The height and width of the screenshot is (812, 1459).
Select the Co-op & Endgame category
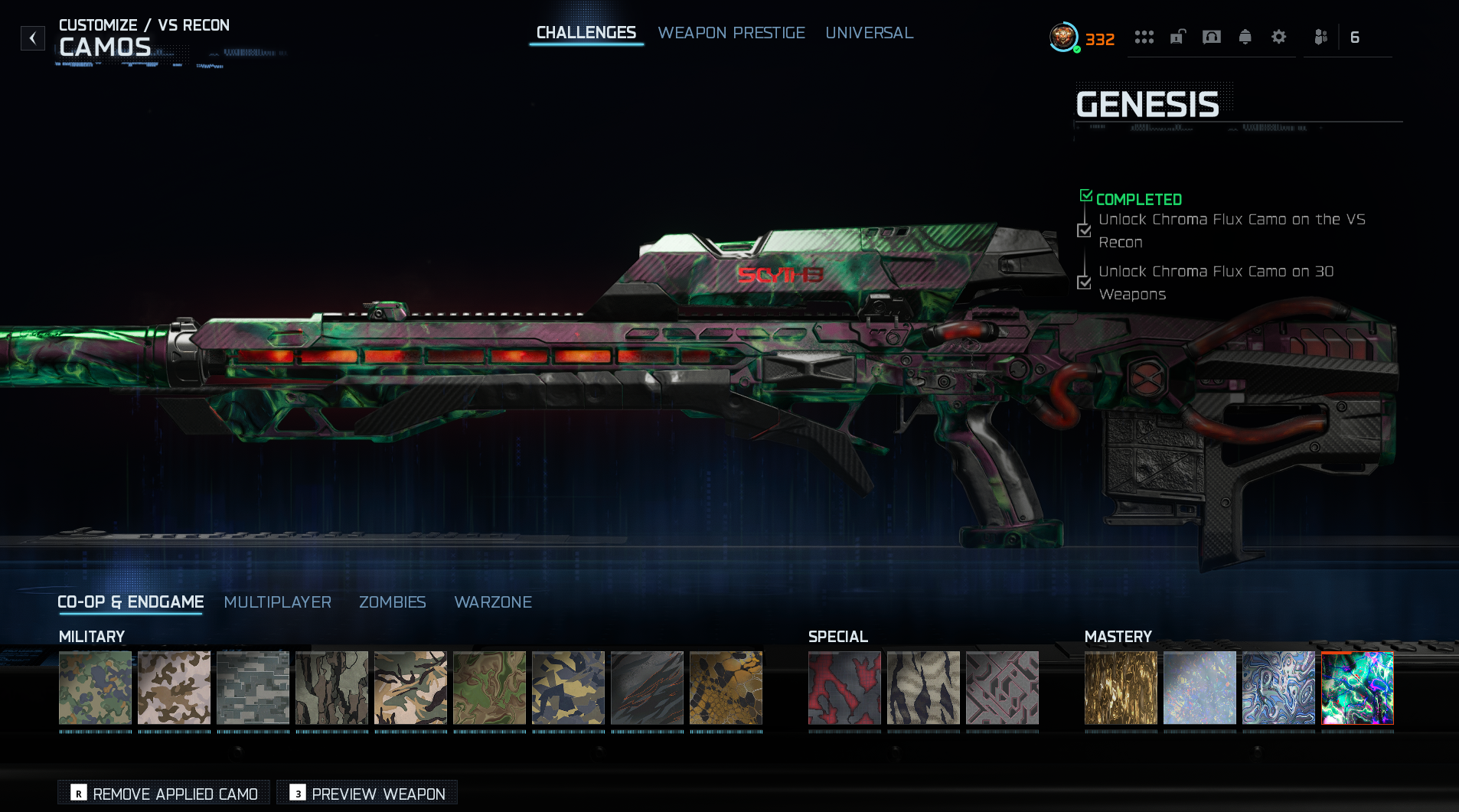(x=130, y=602)
